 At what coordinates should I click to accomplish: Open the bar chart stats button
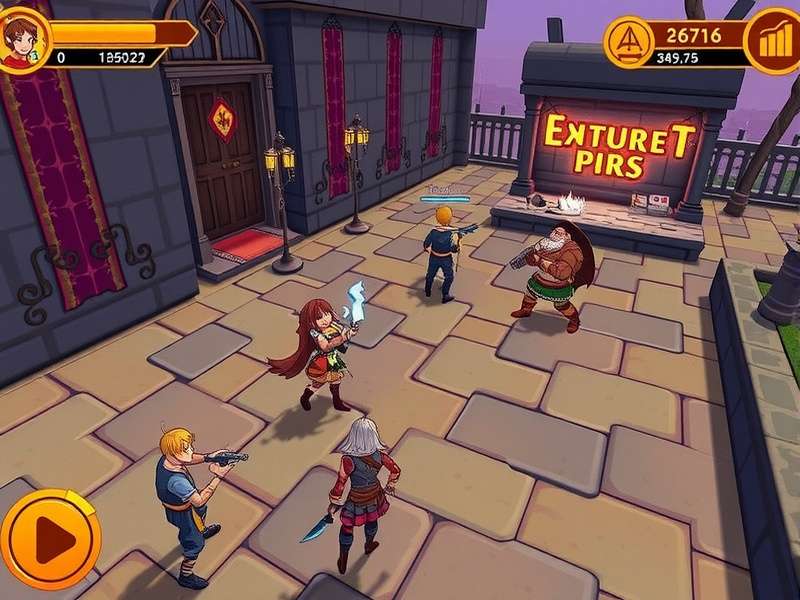pyautogui.click(x=773, y=41)
